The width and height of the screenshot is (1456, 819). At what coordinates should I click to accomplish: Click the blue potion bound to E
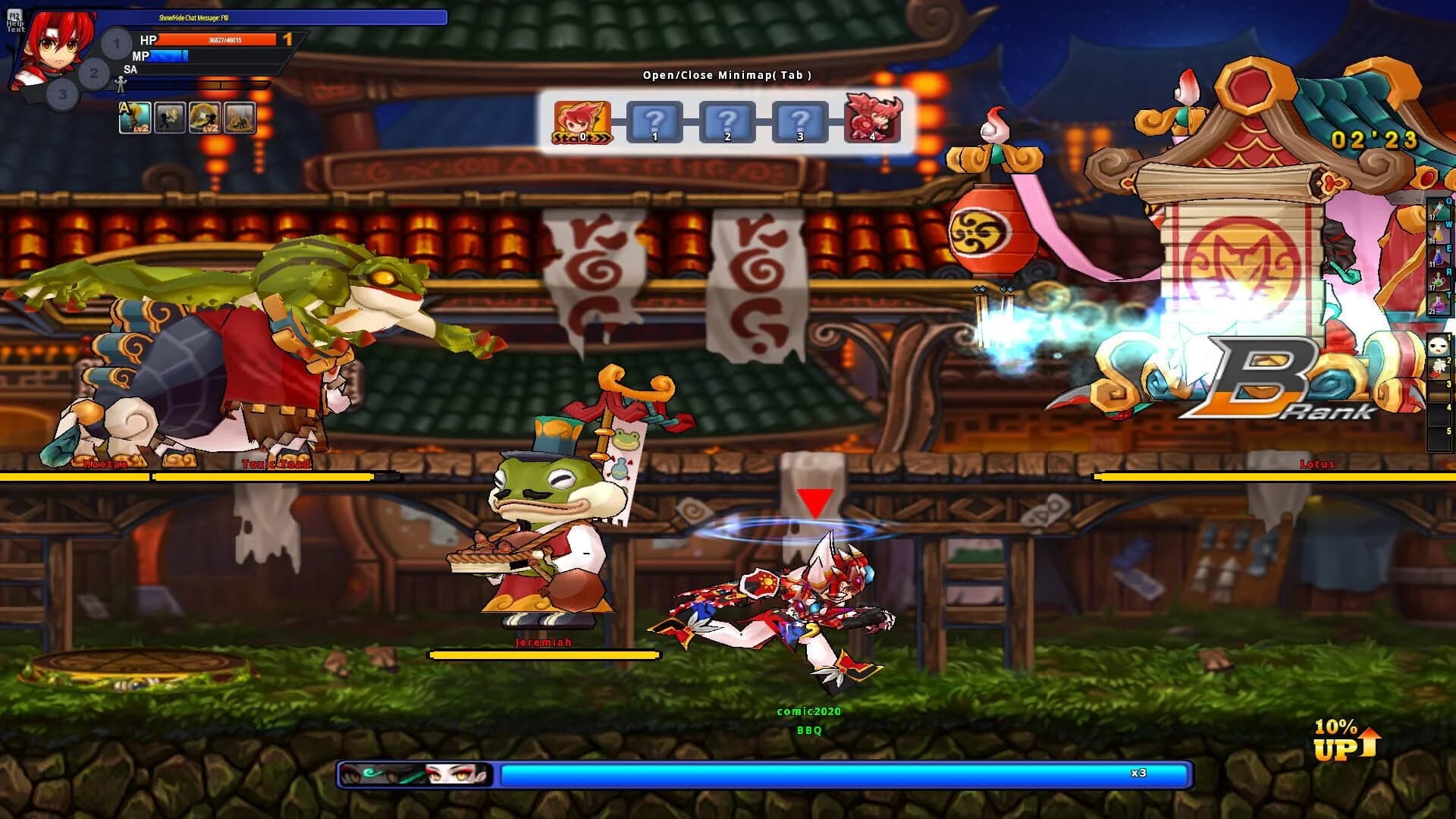tap(1438, 256)
